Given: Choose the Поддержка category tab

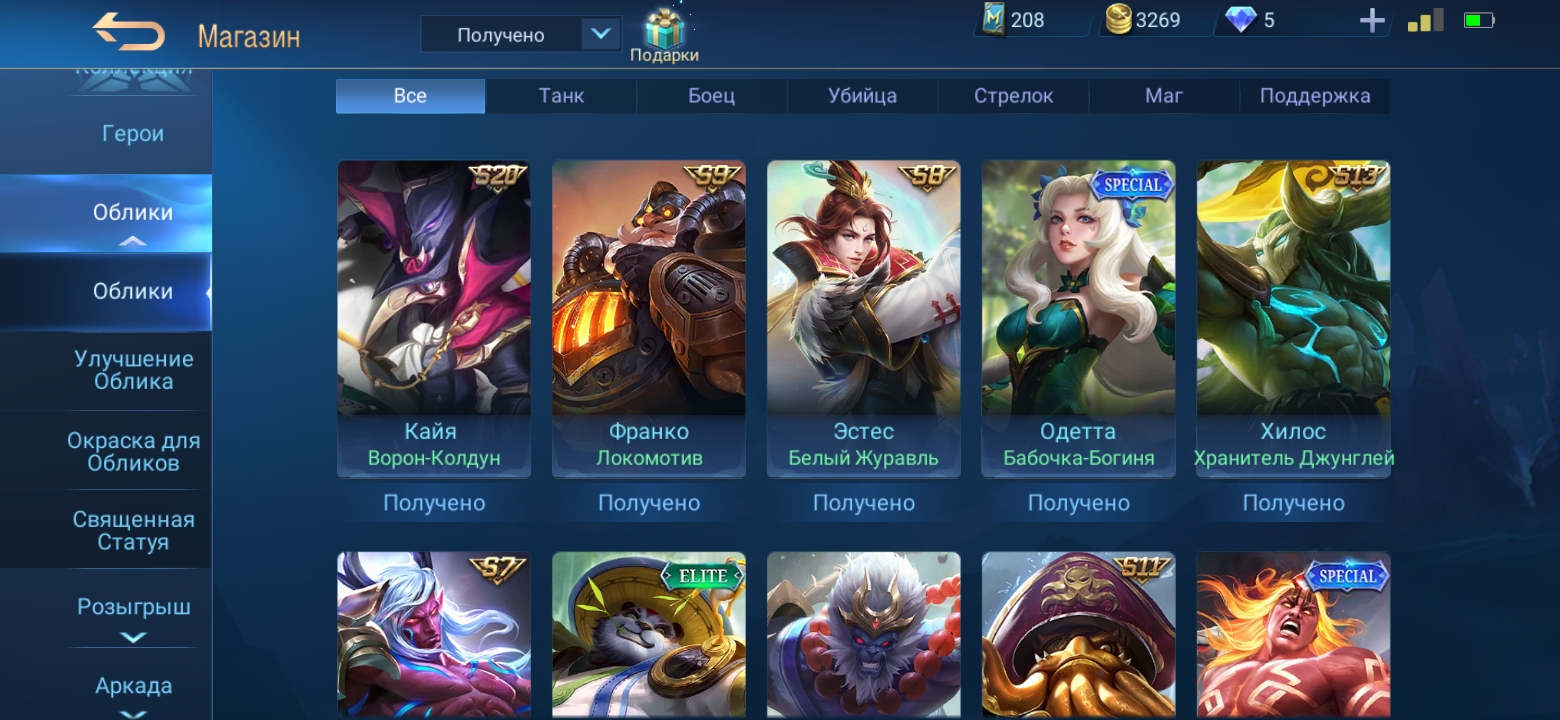Looking at the screenshot, I should click(1314, 96).
